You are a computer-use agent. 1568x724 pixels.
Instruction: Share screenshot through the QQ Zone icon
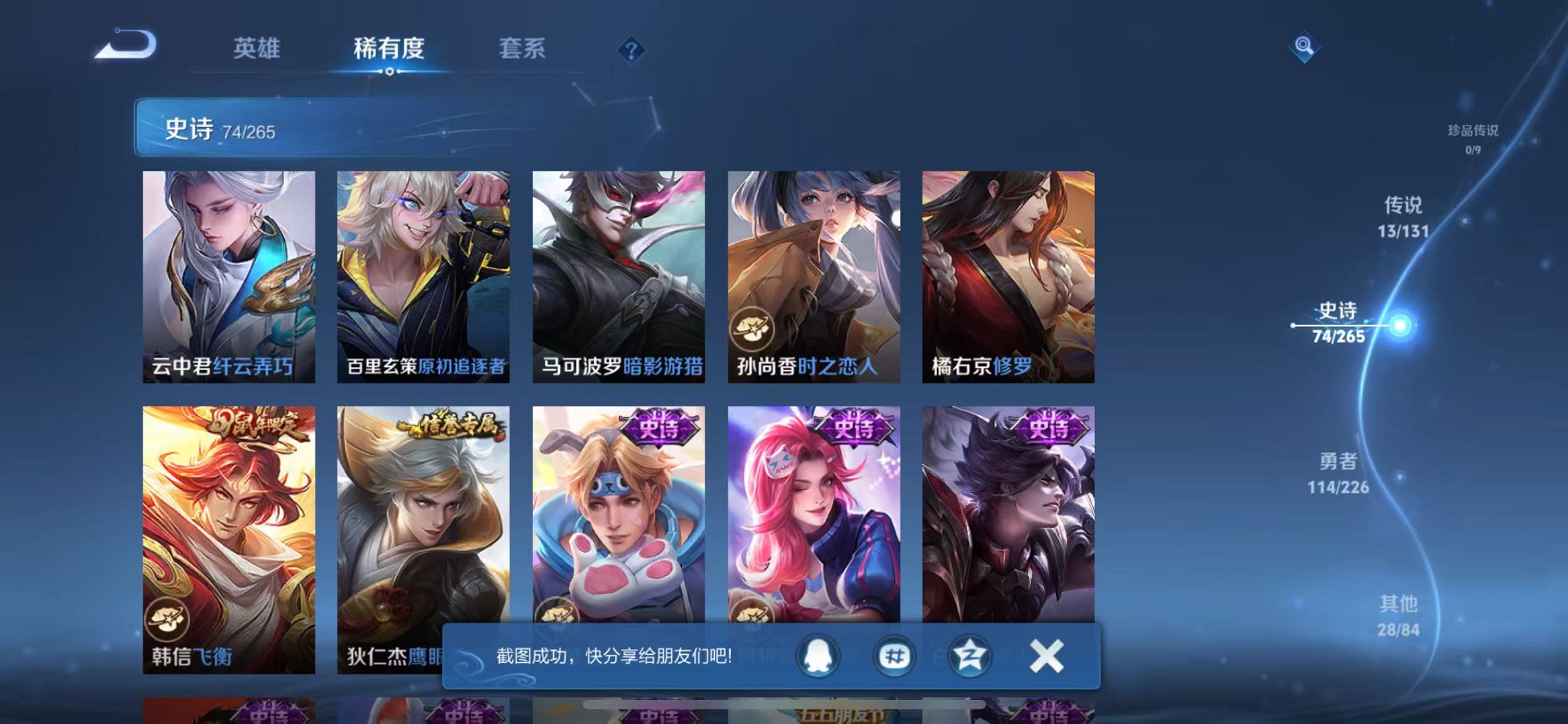(969, 656)
